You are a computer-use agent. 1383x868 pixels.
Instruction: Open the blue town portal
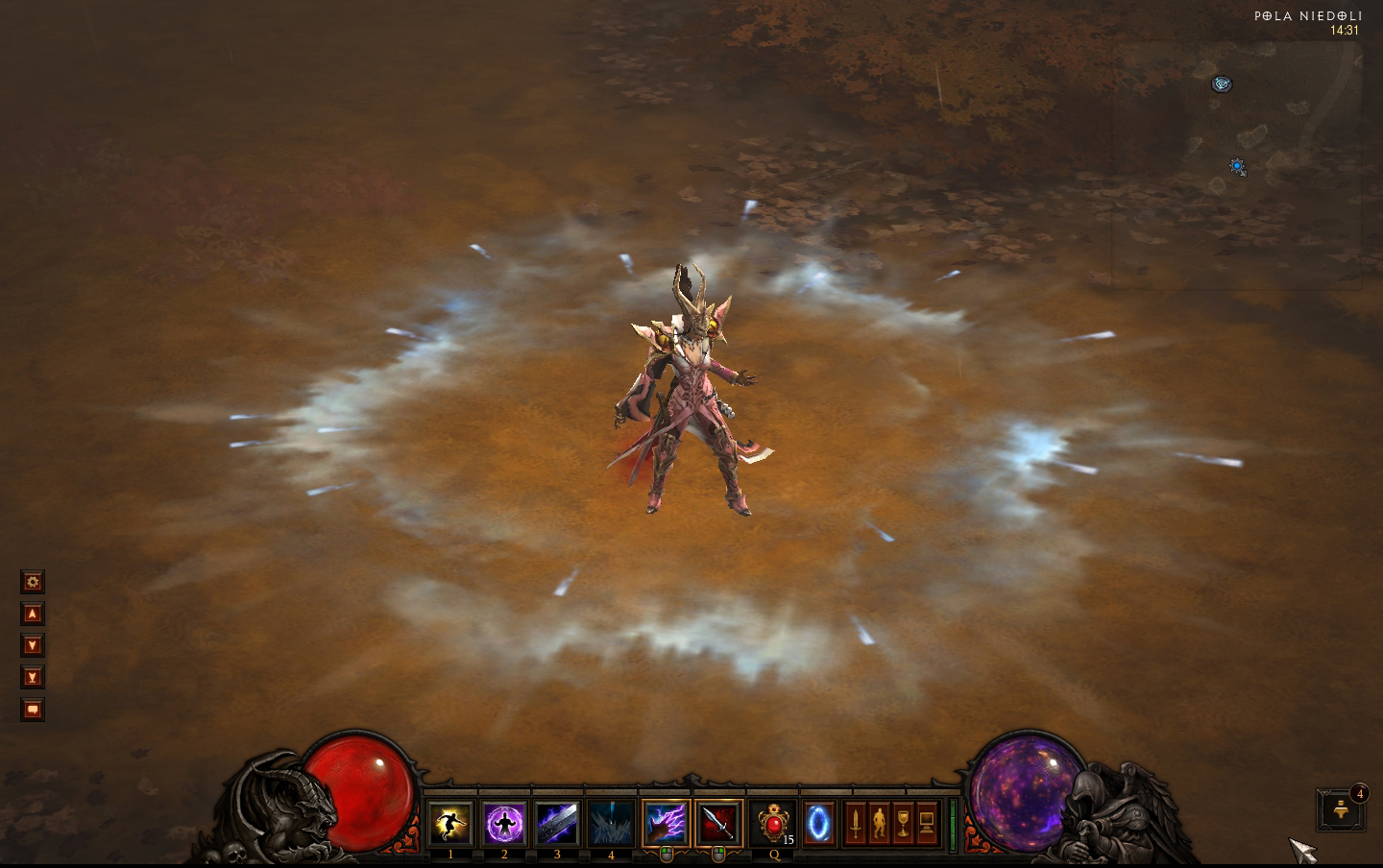[x=818, y=823]
